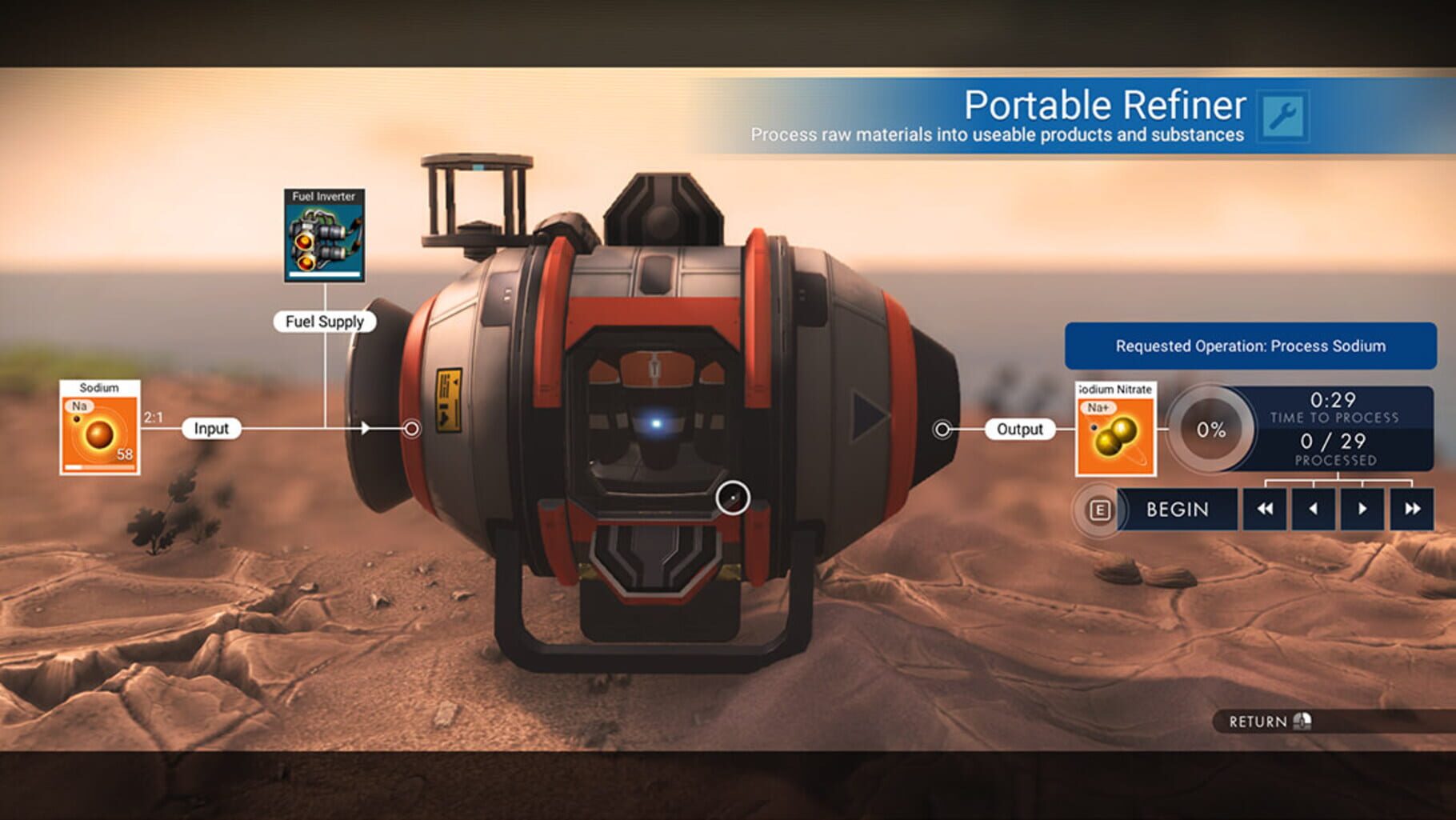This screenshot has height=820, width=1456.
Task: Click the E key prompt icon near Begin
Action: click(x=1098, y=509)
